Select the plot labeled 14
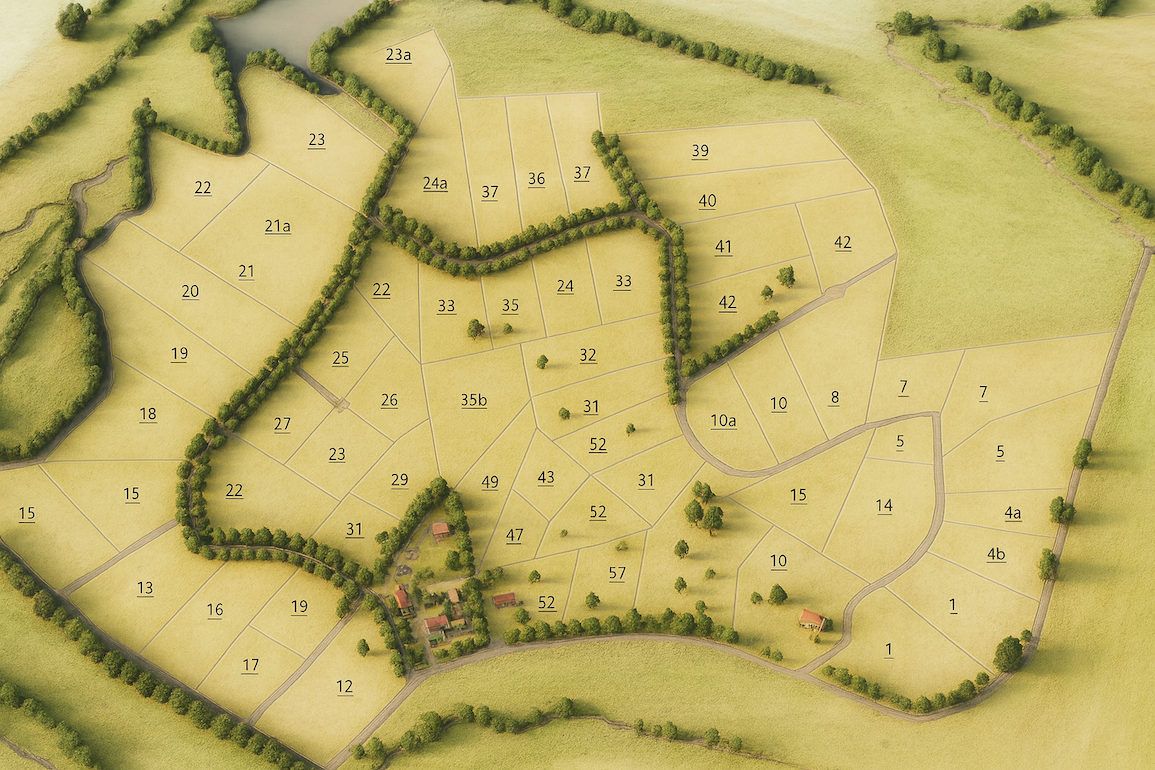 click(884, 506)
